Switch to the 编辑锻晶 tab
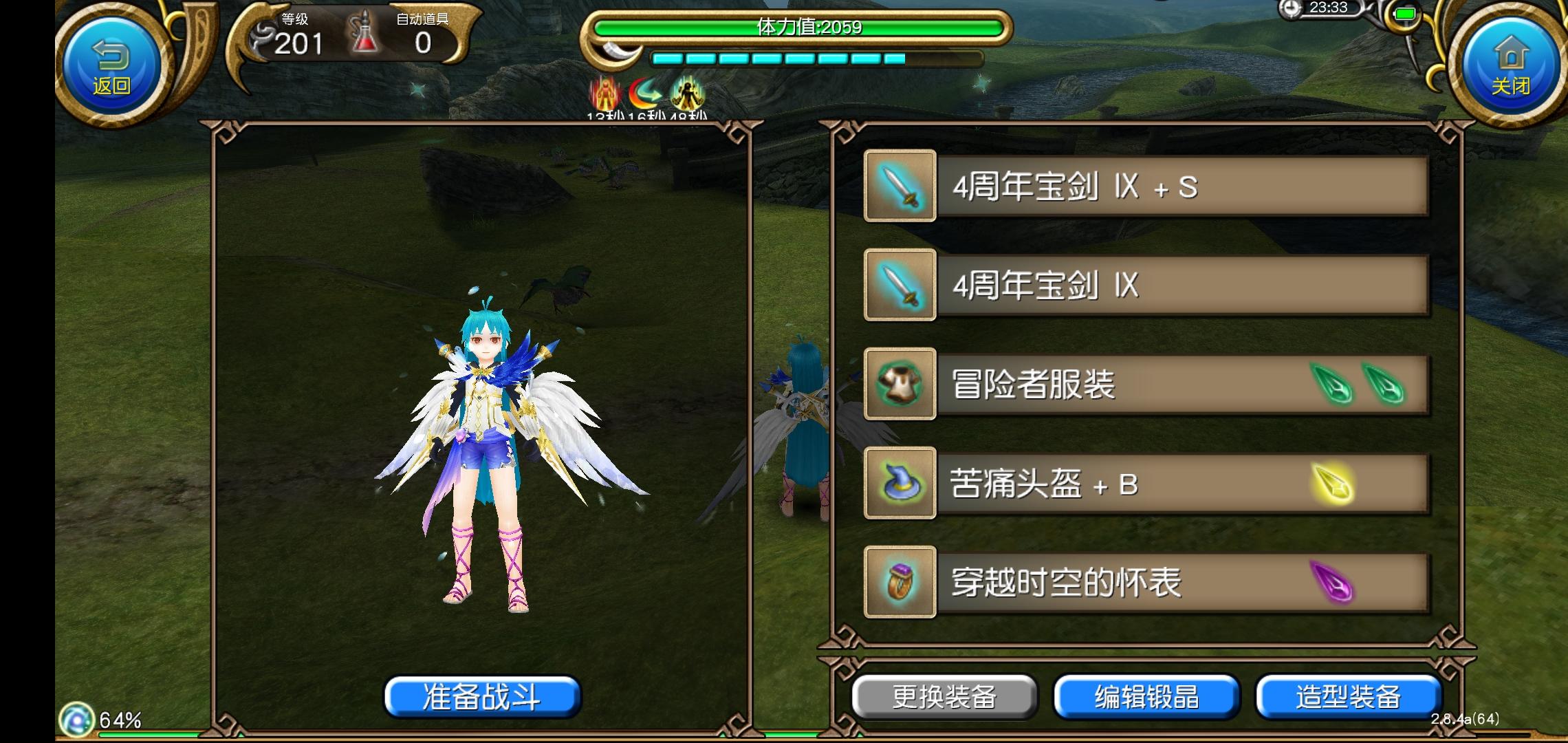The image size is (1568, 743). click(x=1147, y=697)
